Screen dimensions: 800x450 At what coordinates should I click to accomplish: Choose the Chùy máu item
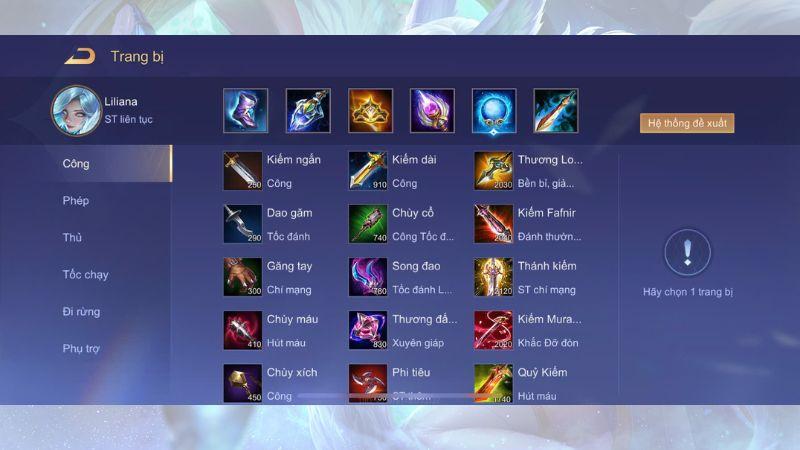(x=243, y=330)
